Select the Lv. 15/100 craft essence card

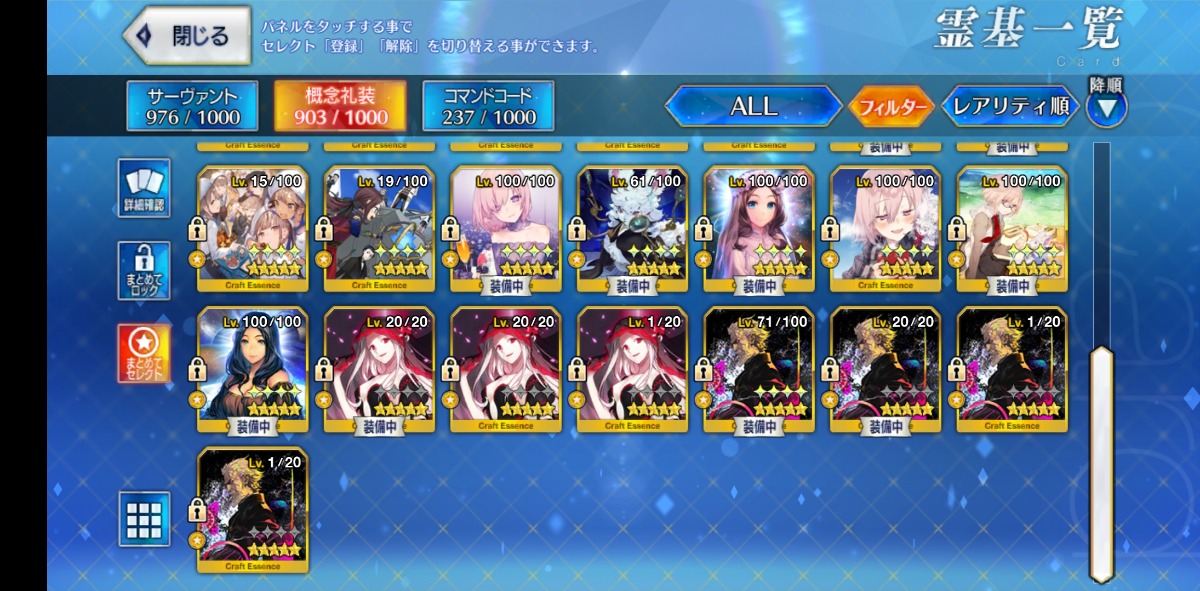(x=252, y=229)
